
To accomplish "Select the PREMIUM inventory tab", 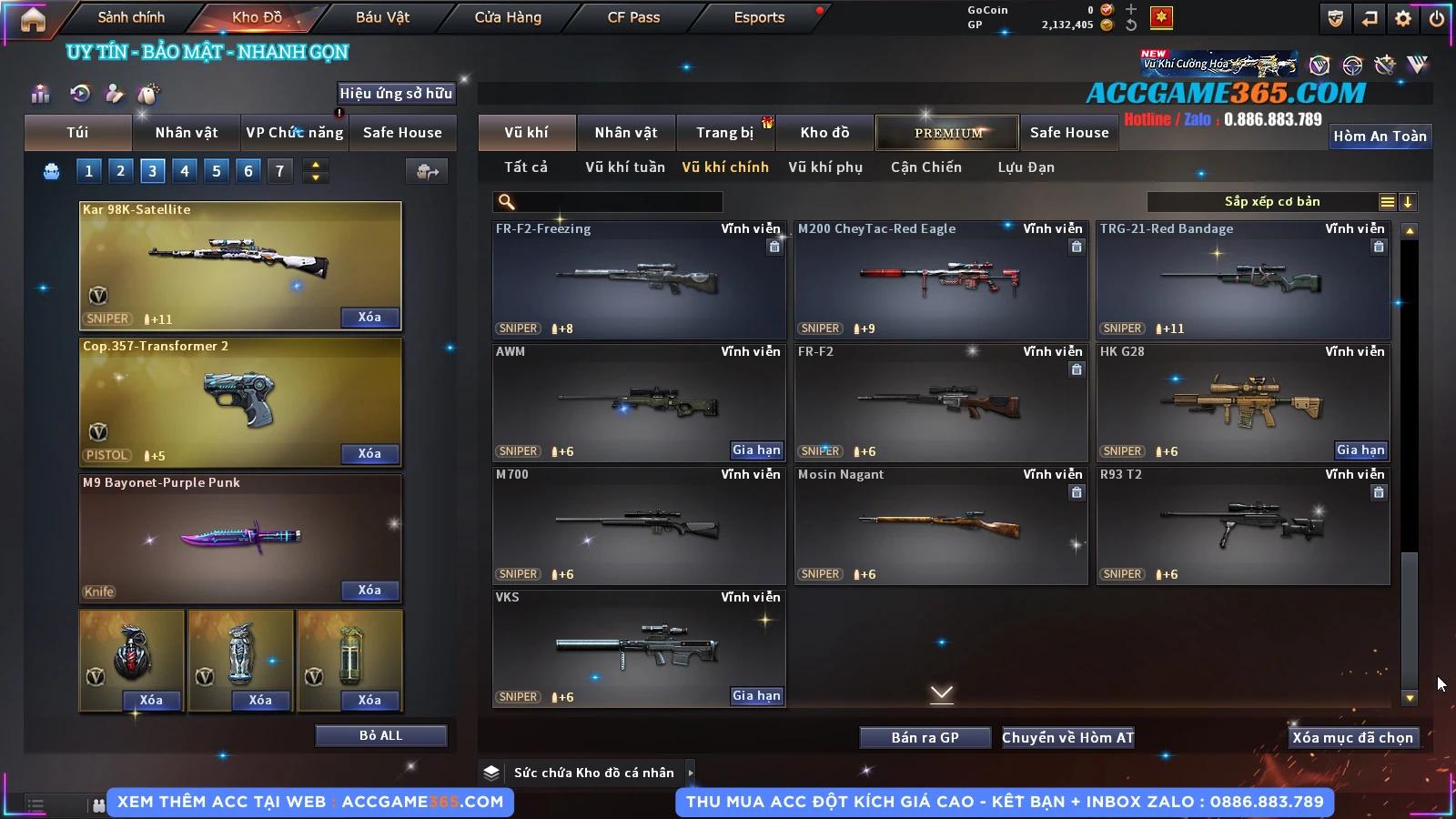I will click(x=948, y=133).
